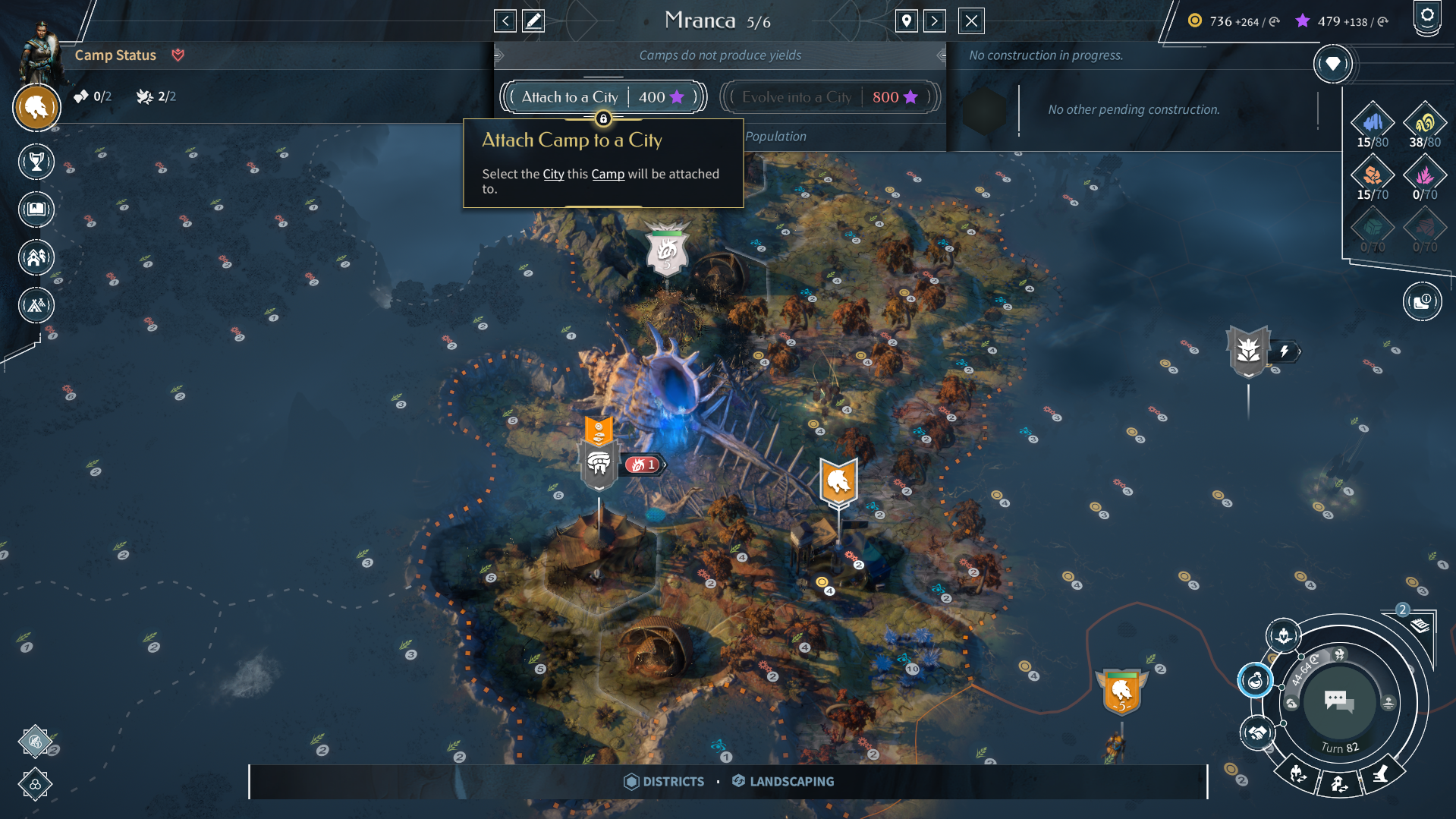Viewport: 1456px width, 819px height.
Task: Step to the previous settlement with the left arrow
Action: tap(505, 20)
